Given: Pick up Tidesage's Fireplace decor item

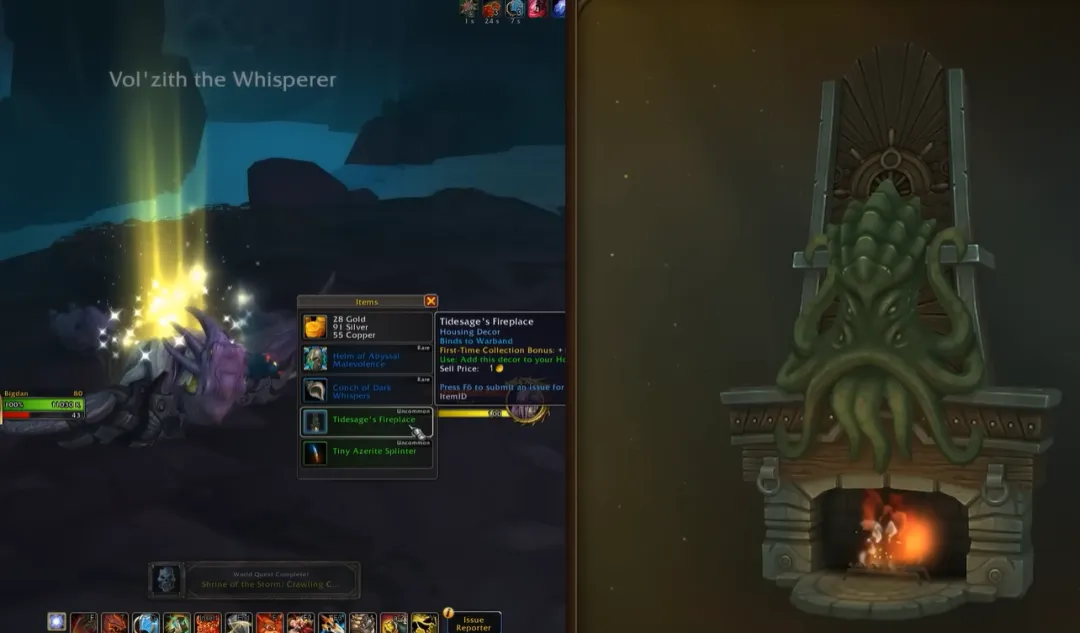Looking at the screenshot, I should coord(366,421).
